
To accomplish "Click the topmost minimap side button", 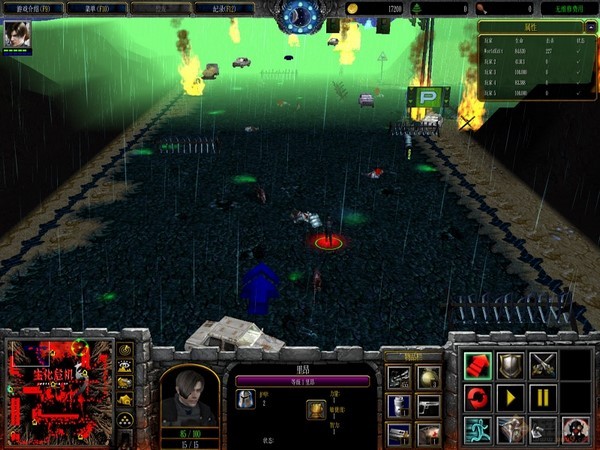I will 125,350.
